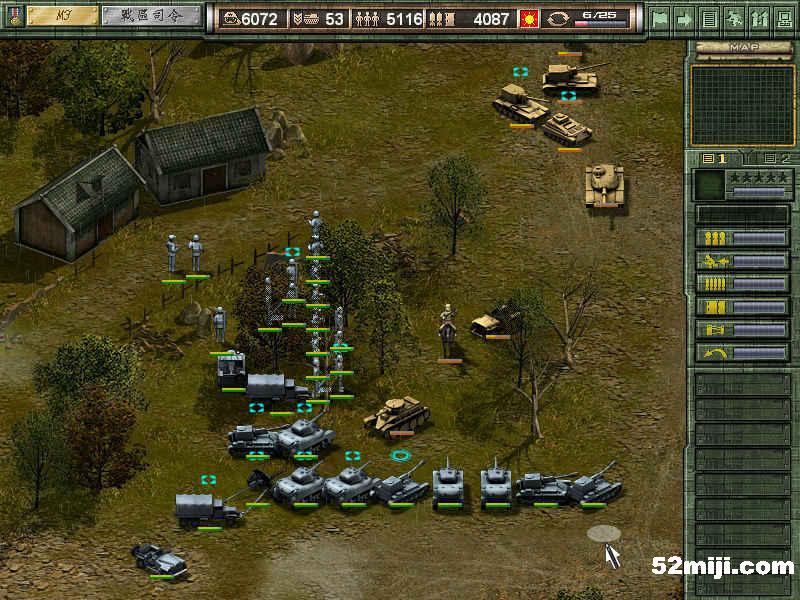The height and width of the screenshot is (600, 800).
Task: Click the prone gunner icon row
Action: (742, 261)
